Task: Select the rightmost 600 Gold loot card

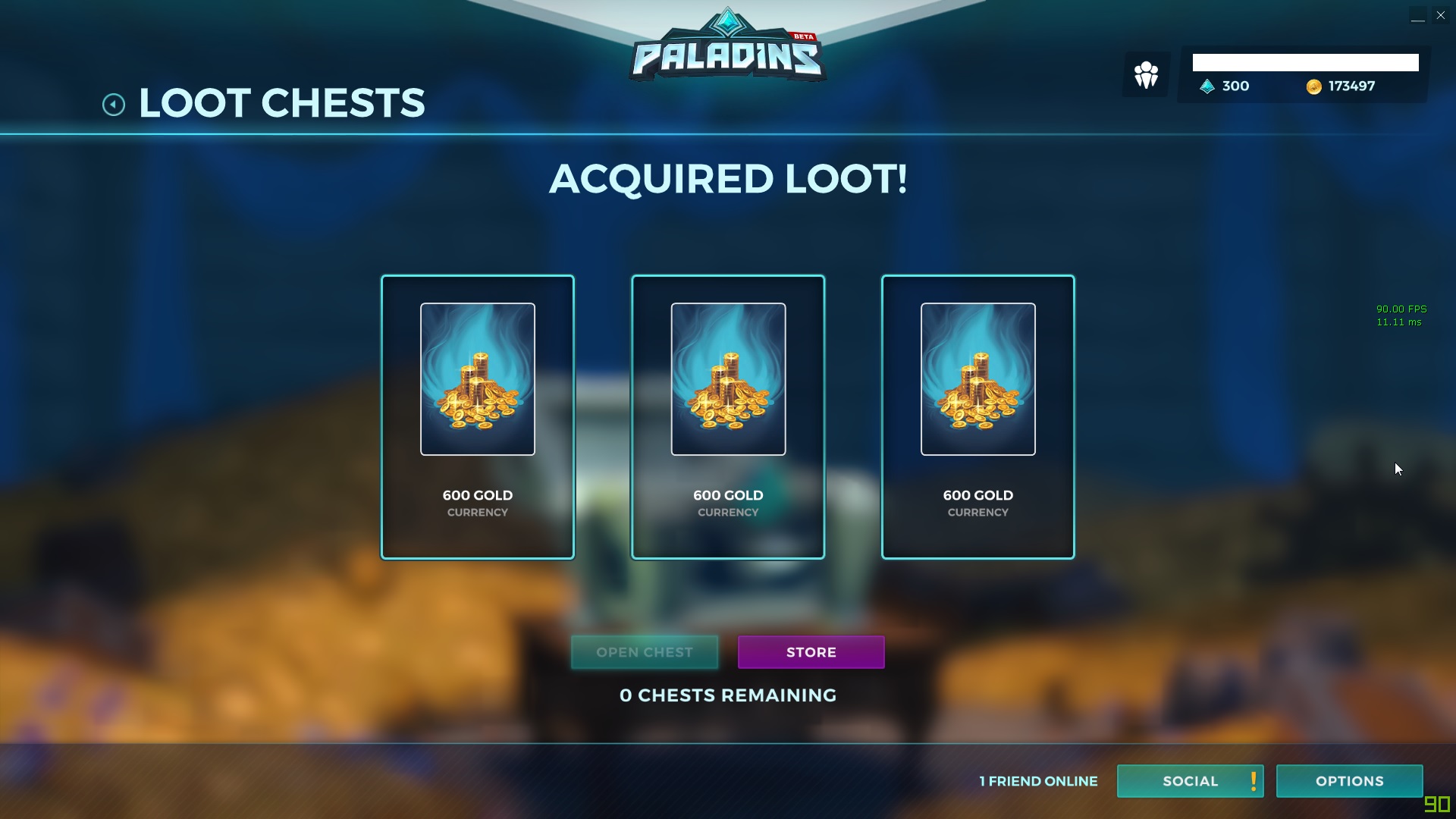Action: click(x=977, y=416)
